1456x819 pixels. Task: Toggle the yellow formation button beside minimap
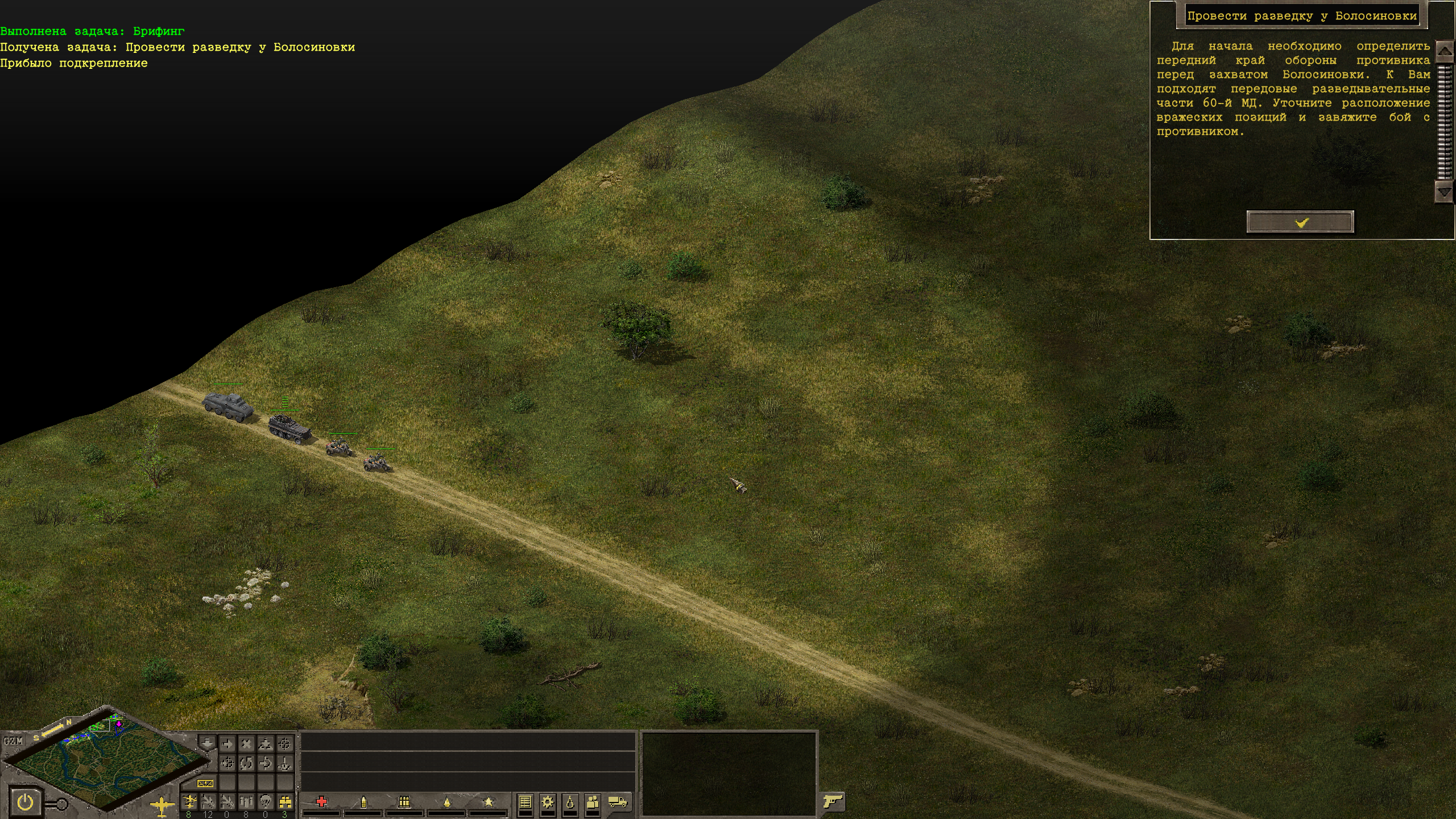[205, 783]
